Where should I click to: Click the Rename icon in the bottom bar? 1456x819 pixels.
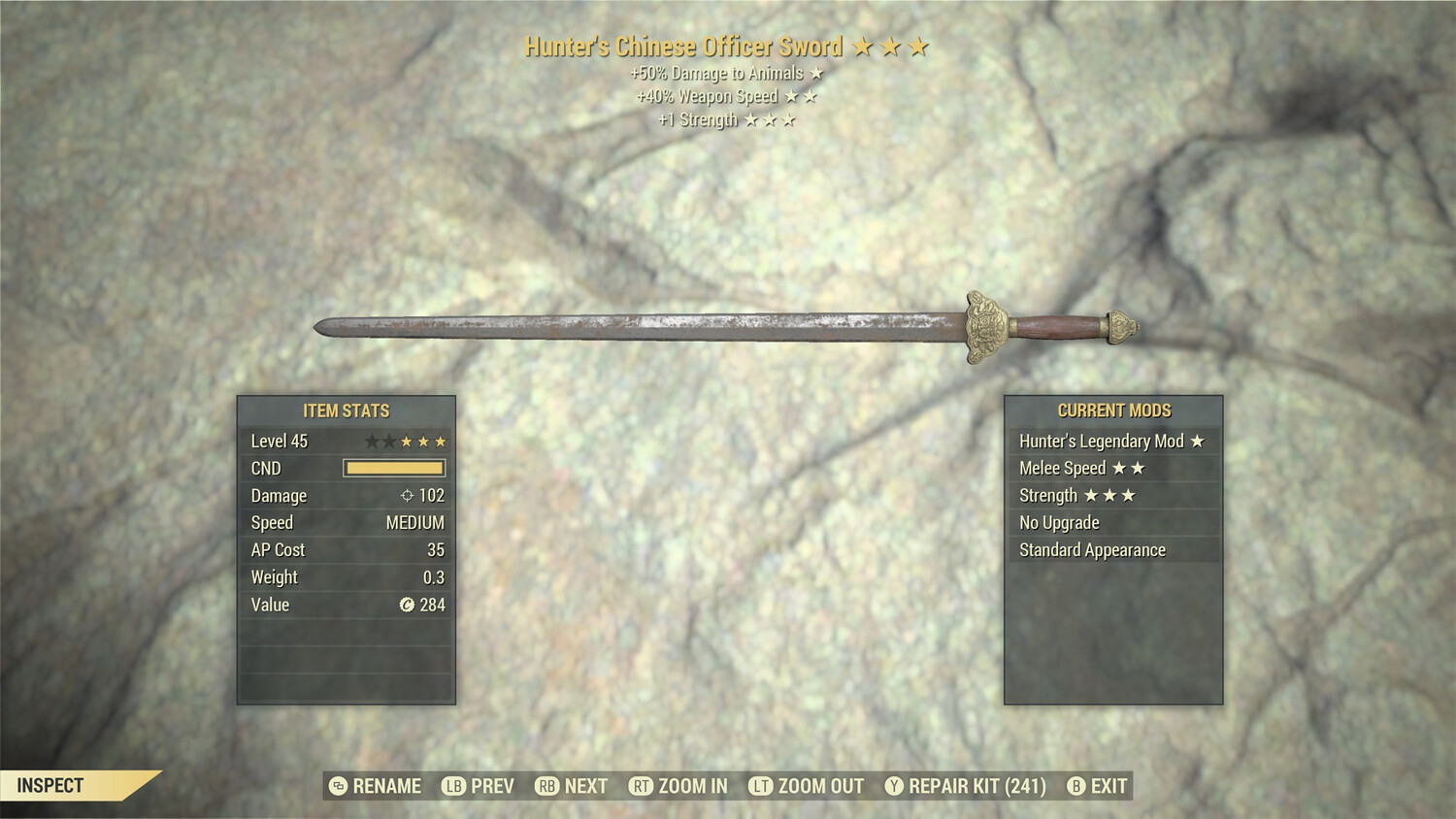tap(337, 786)
